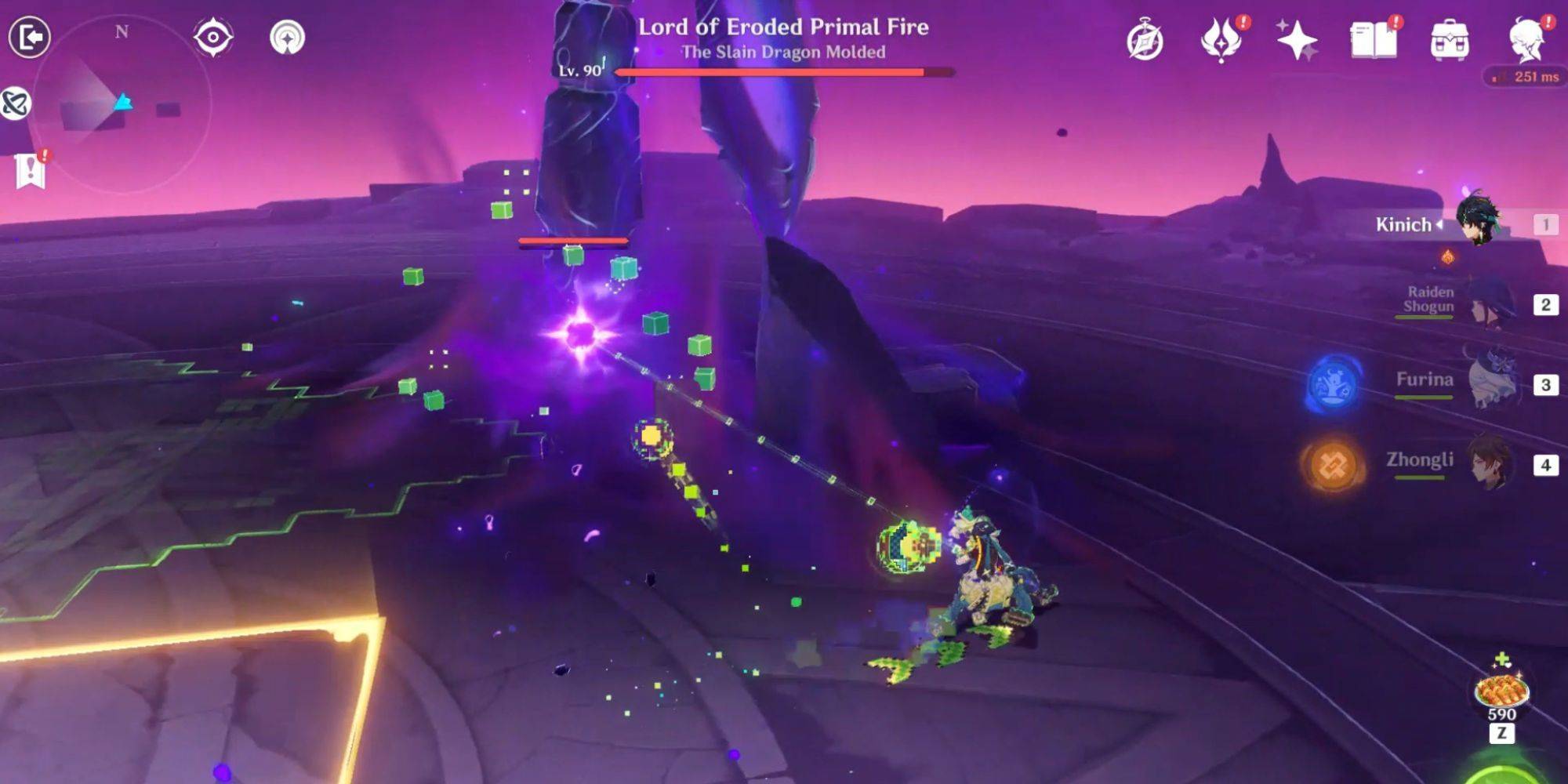
Task: Activate Furina's blue elemental burst icon
Action: click(1333, 384)
